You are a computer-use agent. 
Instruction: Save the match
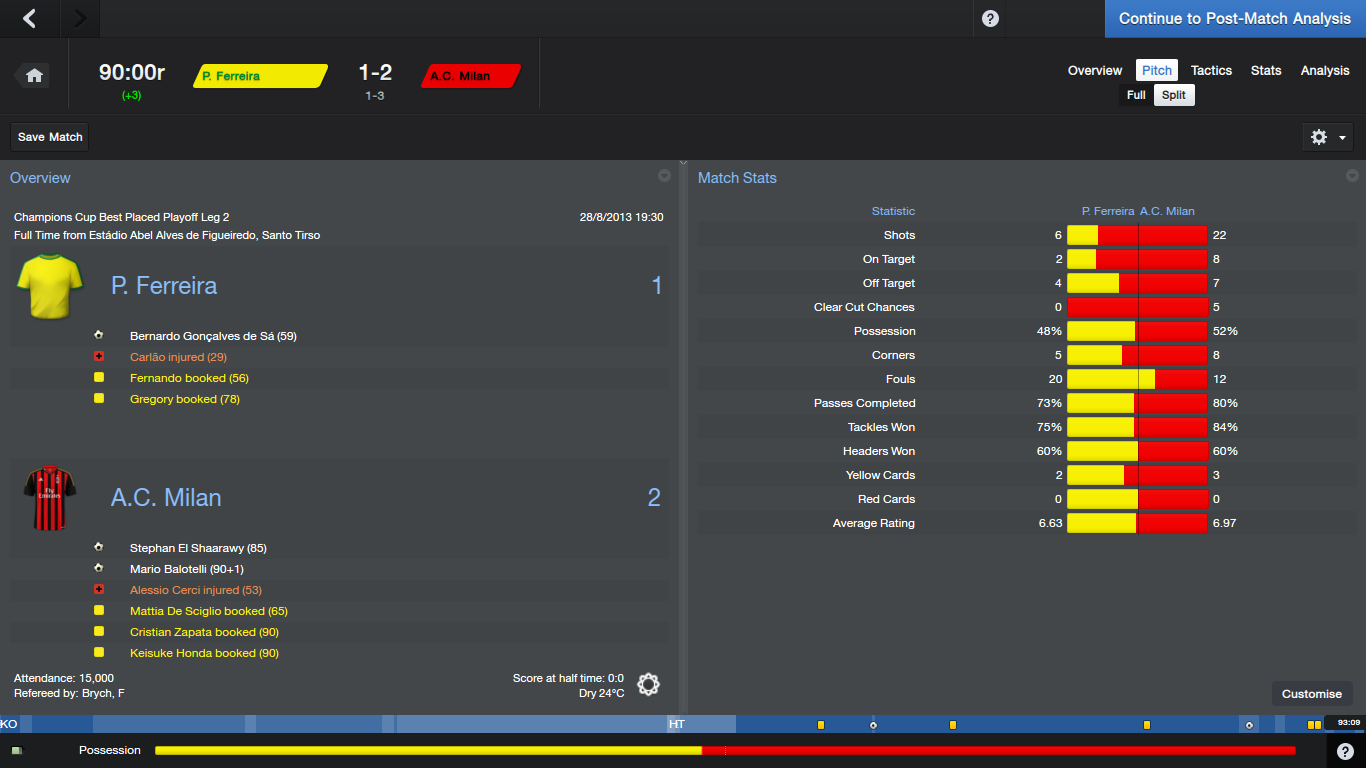50,137
